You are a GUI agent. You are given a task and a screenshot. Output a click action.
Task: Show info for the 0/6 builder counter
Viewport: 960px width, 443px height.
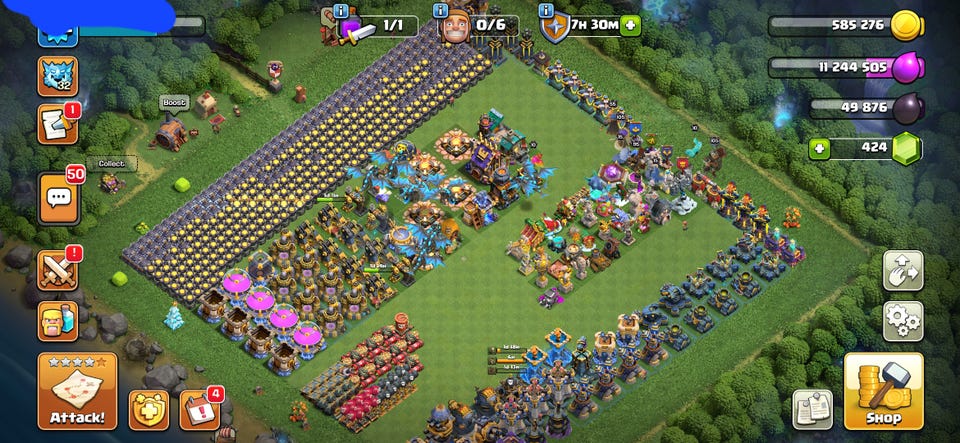point(443,10)
